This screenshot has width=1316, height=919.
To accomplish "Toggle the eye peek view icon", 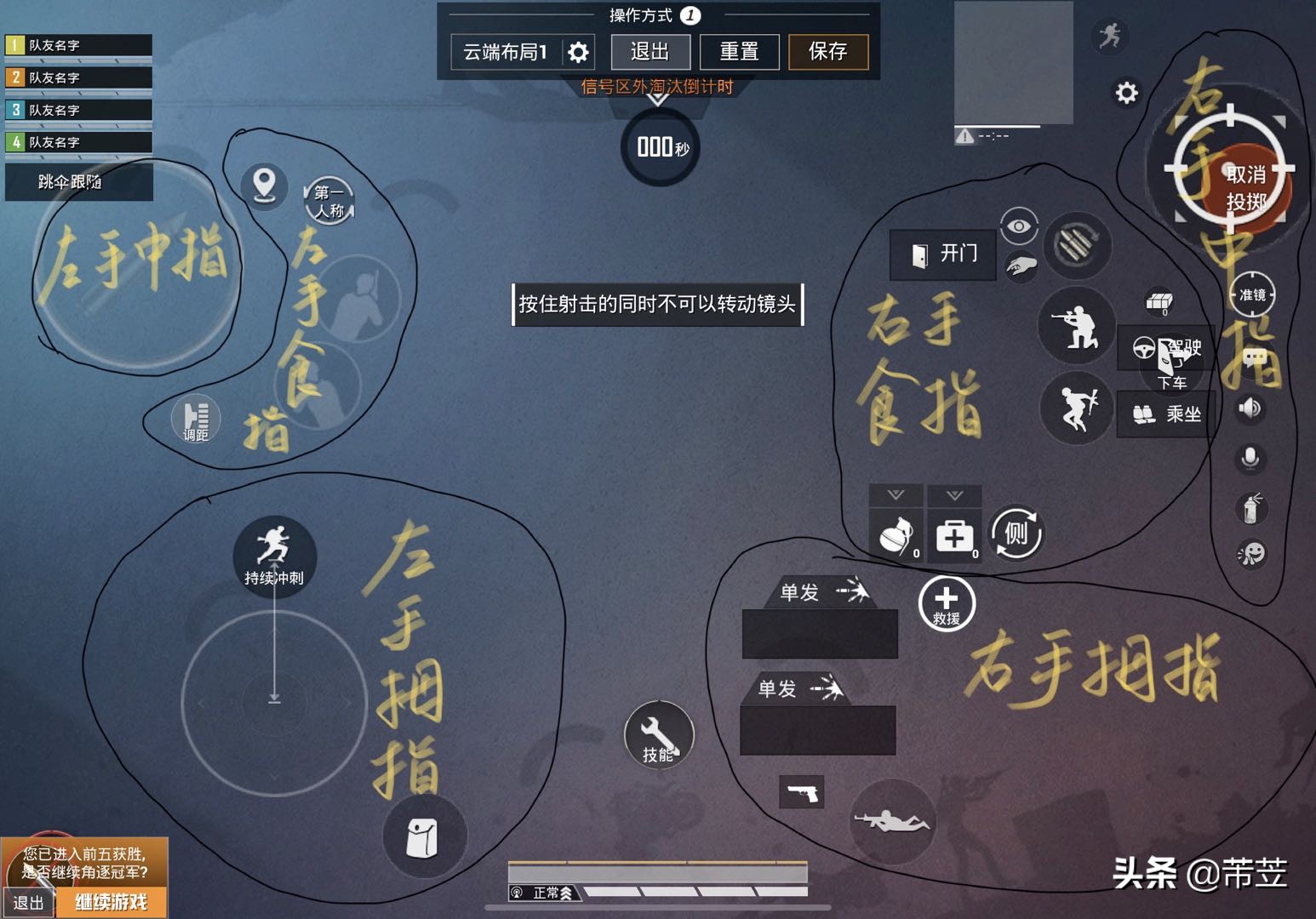I will point(1018,225).
